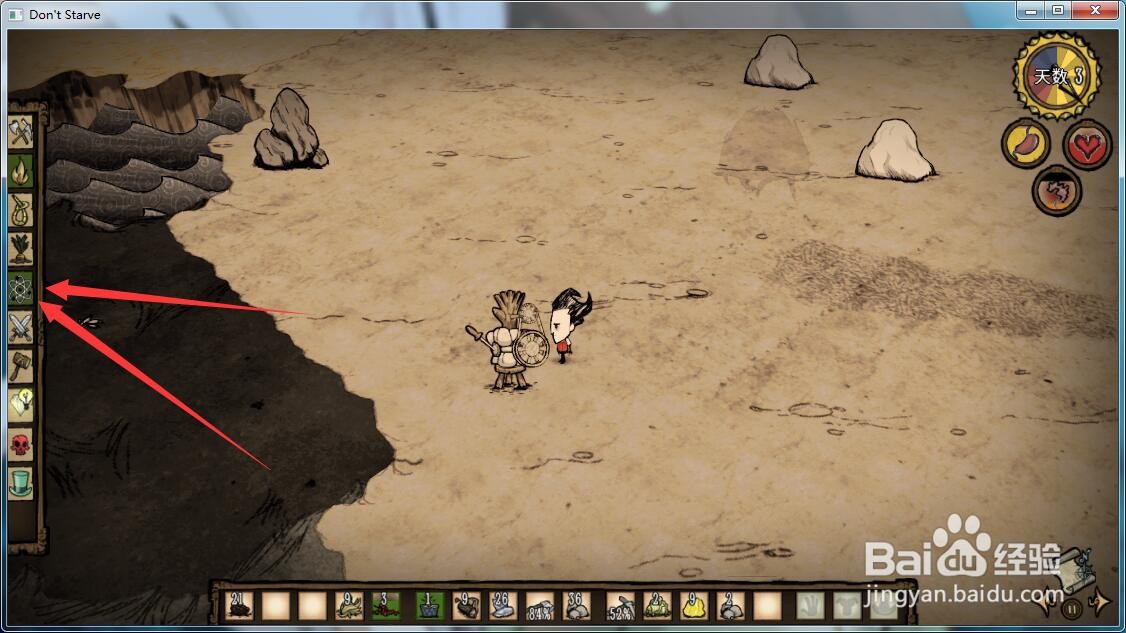This screenshot has height=633, width=1126.
Task: Select the gold nugget stack
Action: 693,606
